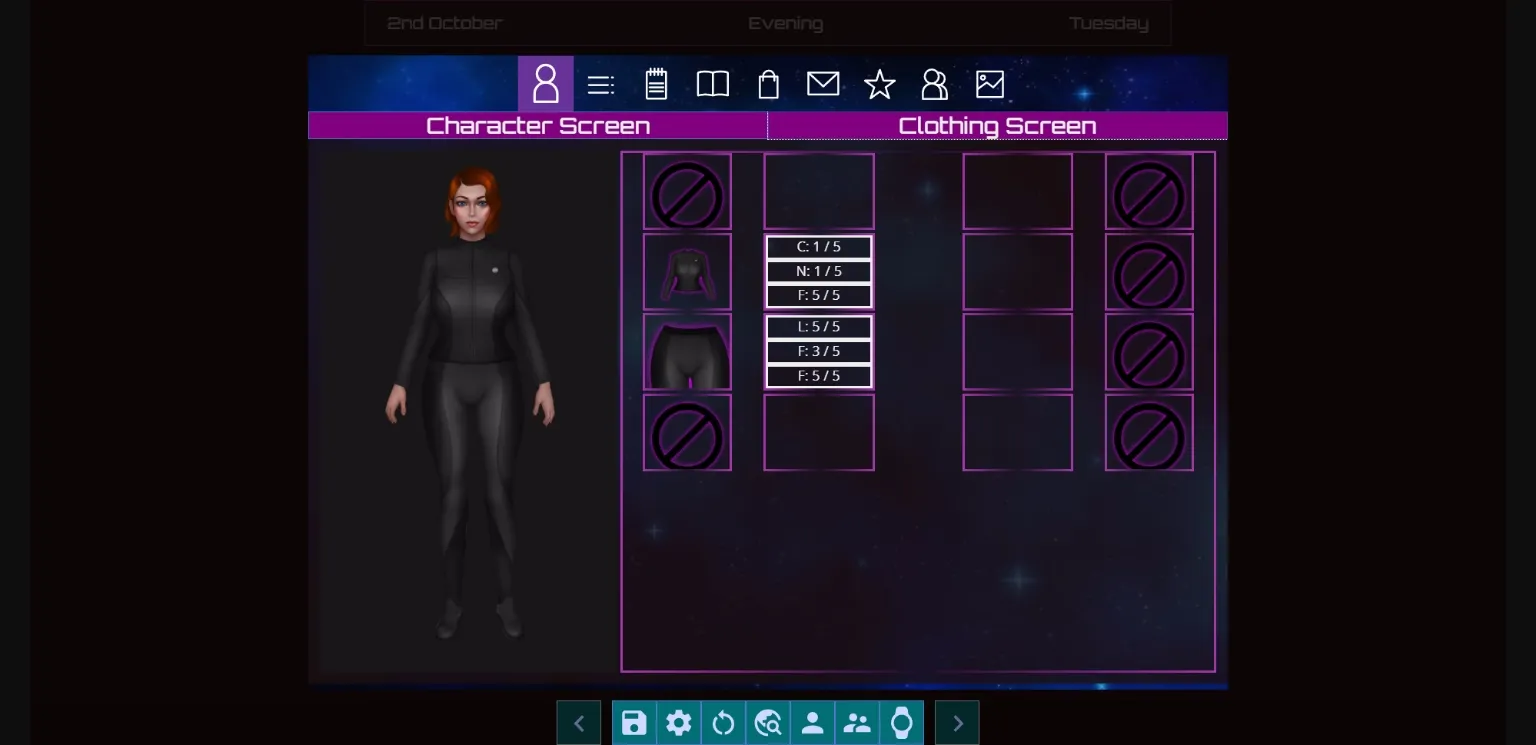
Task: Save the game using the floppy disk icon
Action: [x=634, y=722]
